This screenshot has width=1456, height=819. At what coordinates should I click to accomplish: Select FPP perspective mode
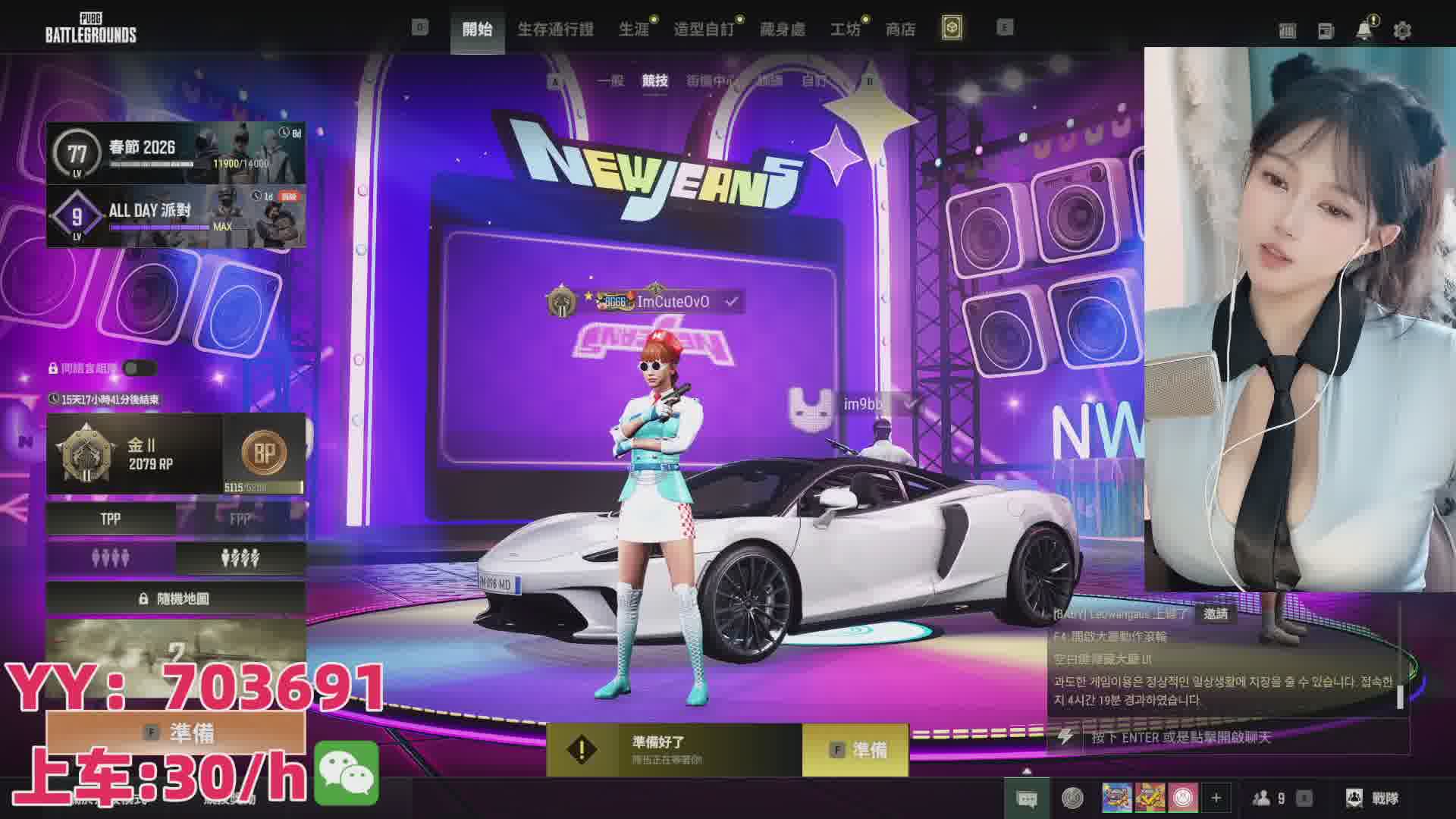point(240,519)
